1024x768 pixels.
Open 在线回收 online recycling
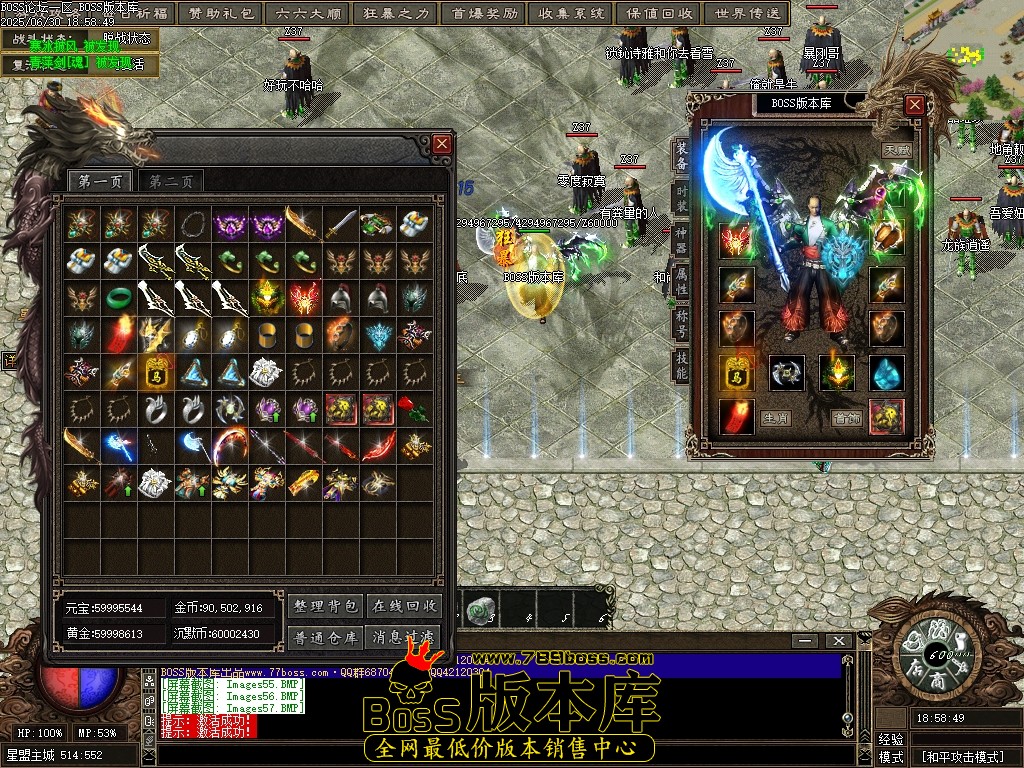[404, 606]
